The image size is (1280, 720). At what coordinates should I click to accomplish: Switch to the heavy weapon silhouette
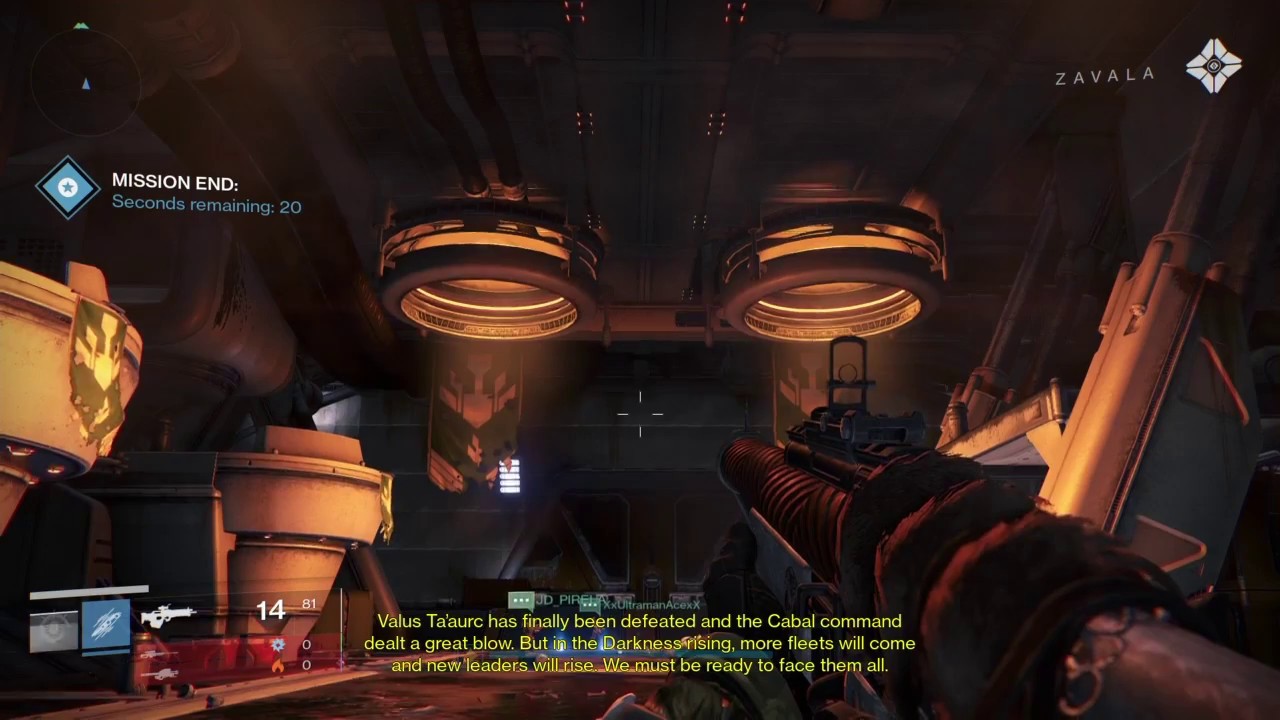pos(158,674)
